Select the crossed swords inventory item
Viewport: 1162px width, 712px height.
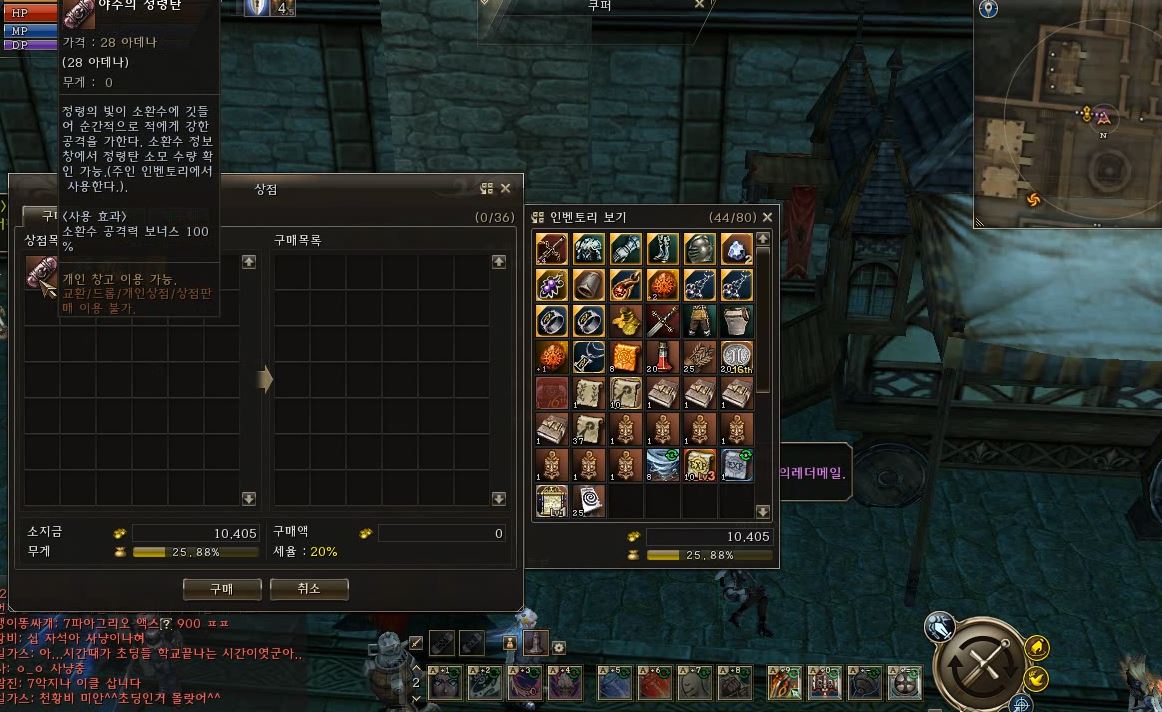tap(662, 320)
